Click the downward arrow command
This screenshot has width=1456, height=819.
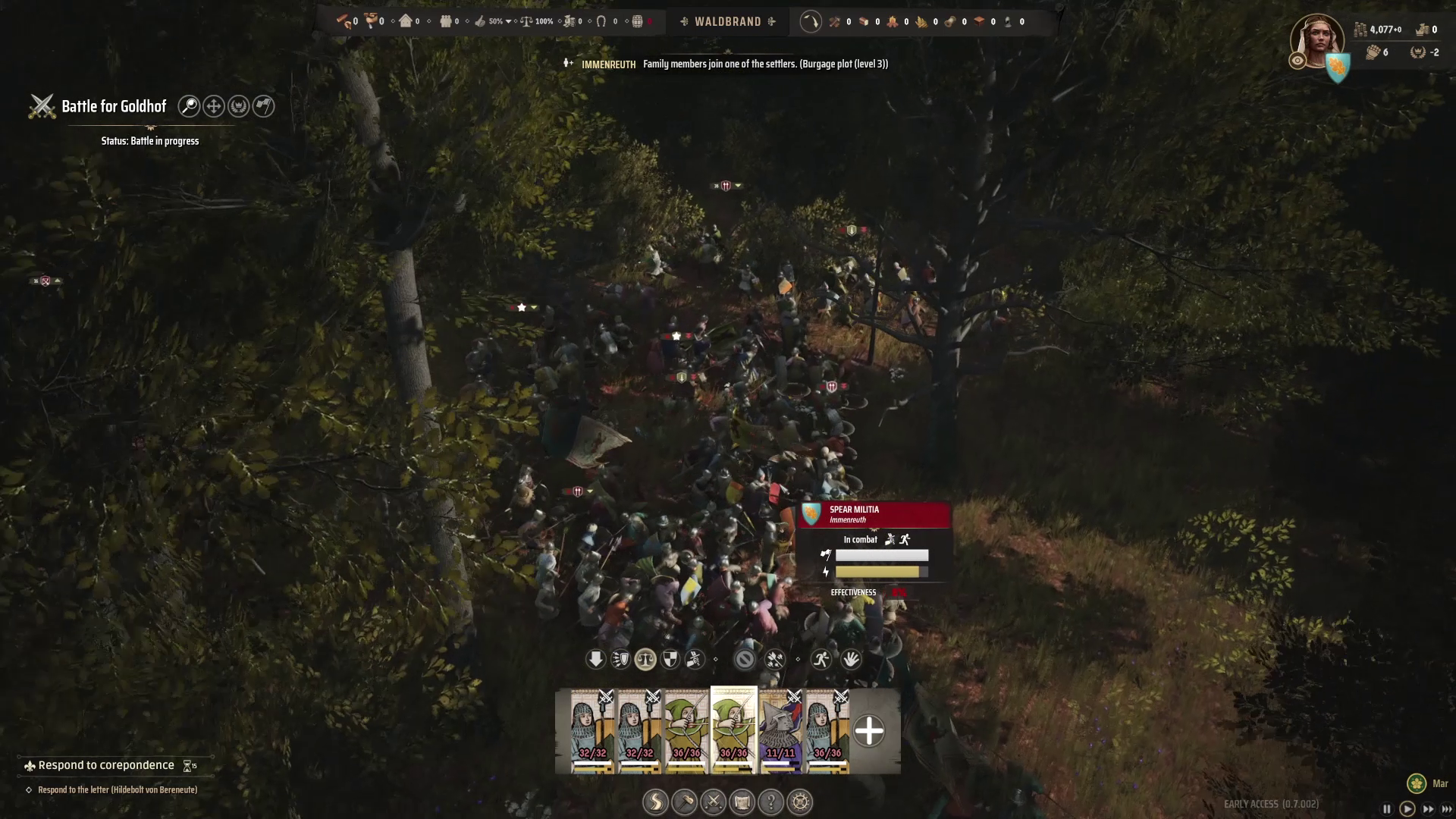[595, 659]
